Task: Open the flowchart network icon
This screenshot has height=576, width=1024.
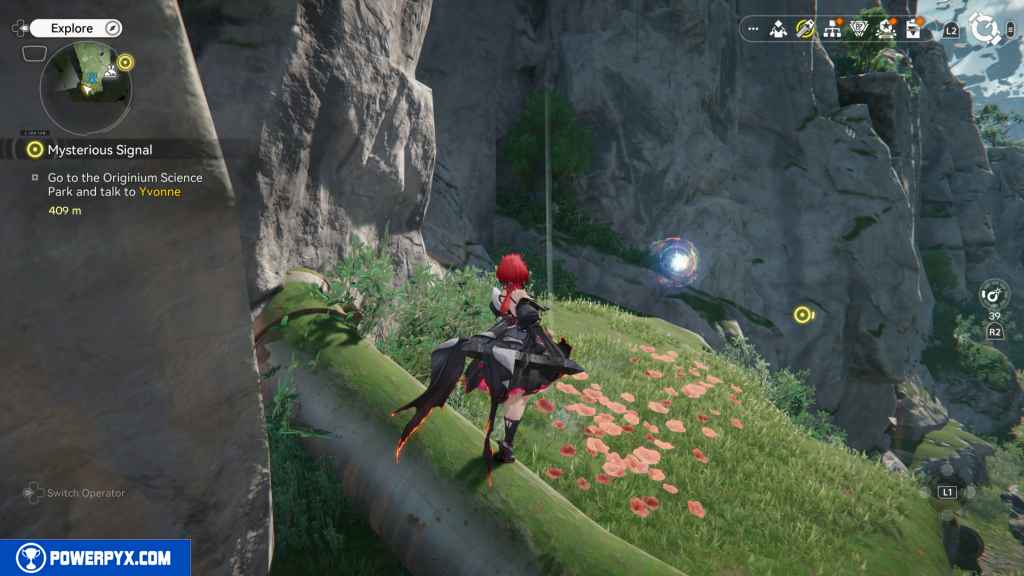Action: pos(832,29)
